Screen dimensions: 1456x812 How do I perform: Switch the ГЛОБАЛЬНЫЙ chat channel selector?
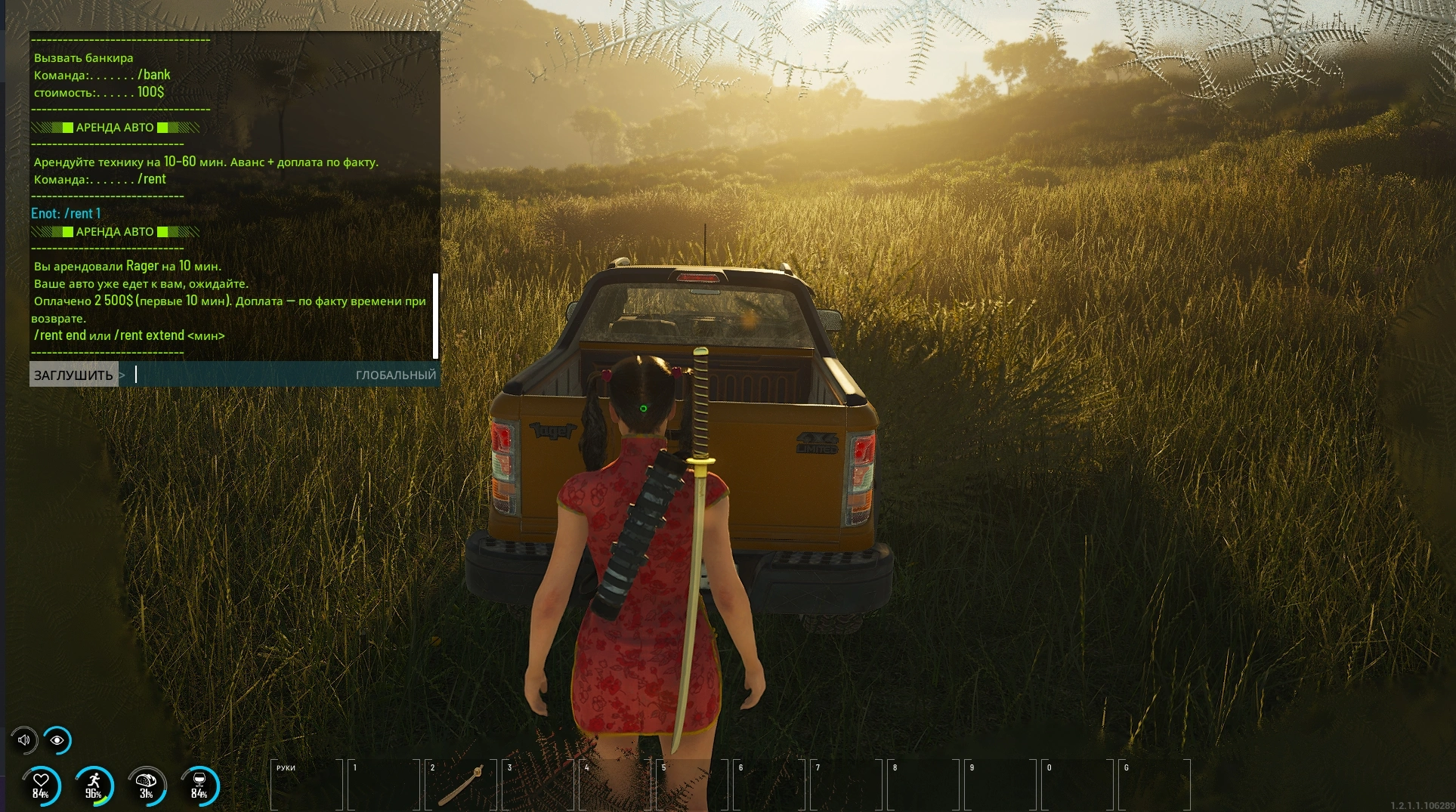pos(395,375)
